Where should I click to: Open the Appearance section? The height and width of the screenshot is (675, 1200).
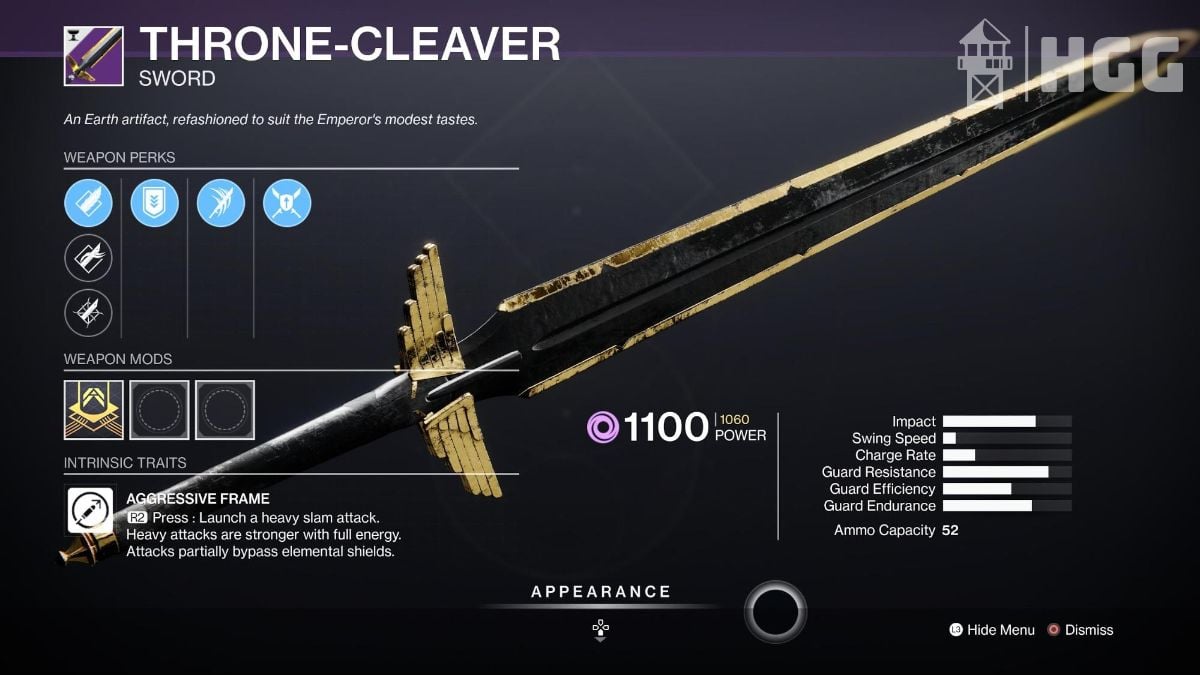pos(600,592)
